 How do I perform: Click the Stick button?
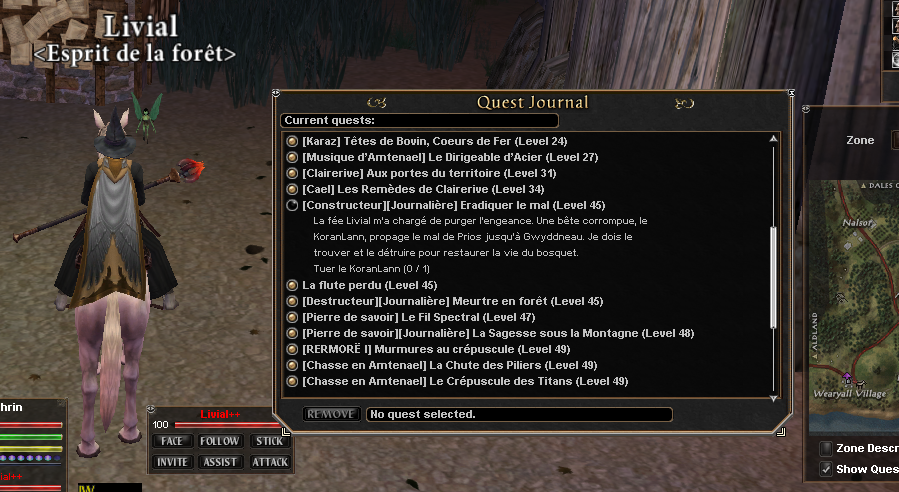click(269, 441)
